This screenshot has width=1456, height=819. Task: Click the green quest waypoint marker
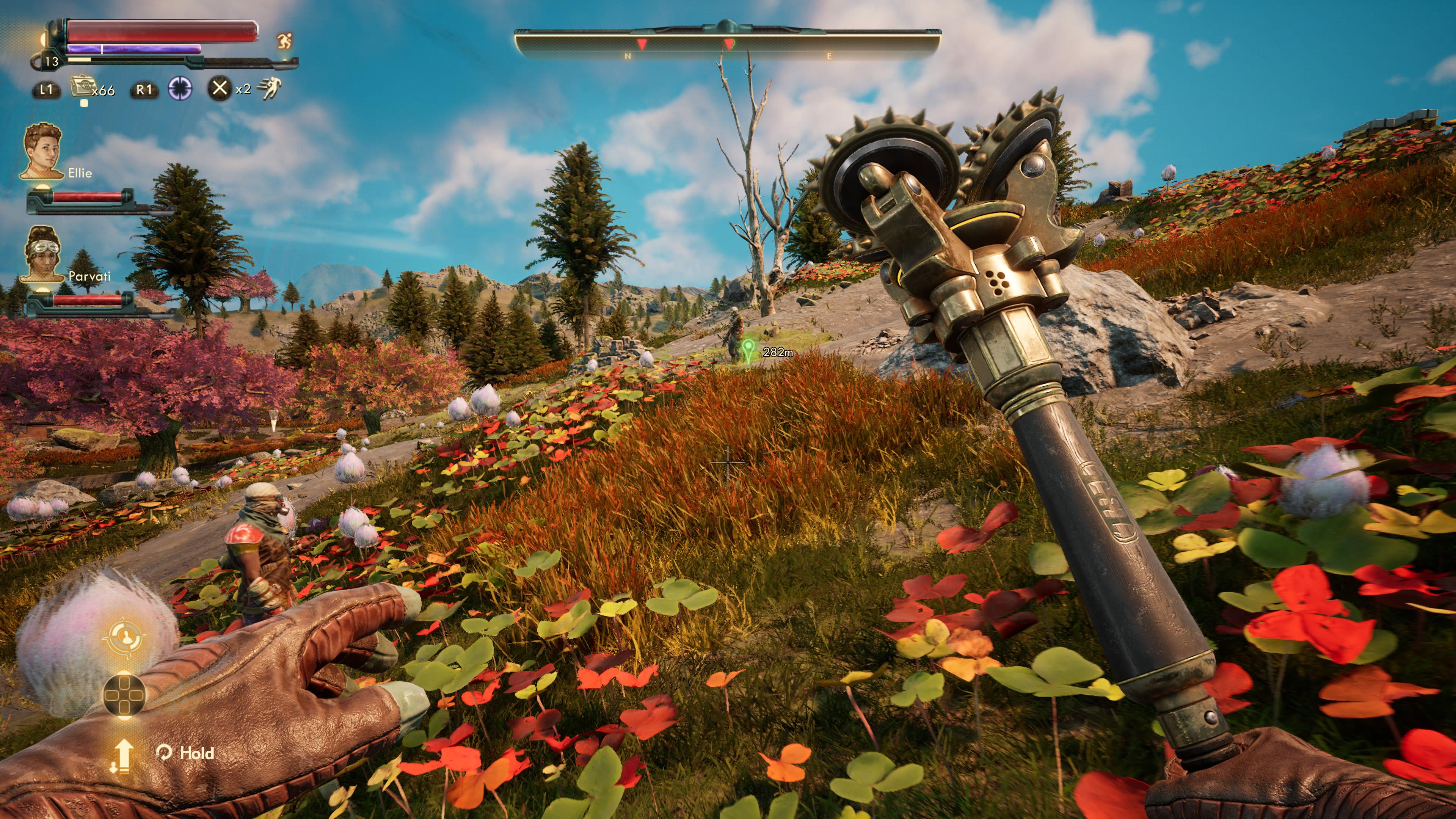748,350
